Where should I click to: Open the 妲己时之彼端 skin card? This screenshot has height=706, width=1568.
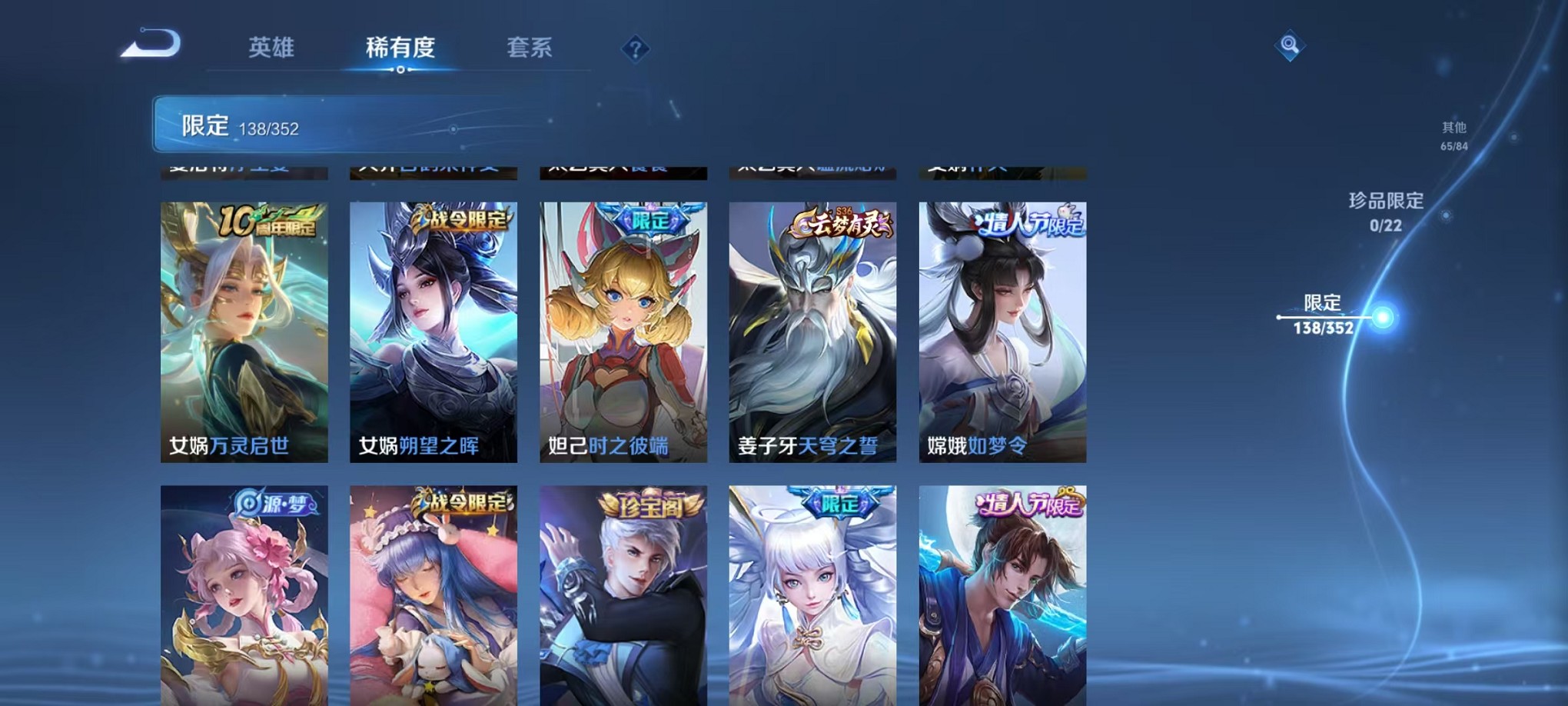[623, 331]
